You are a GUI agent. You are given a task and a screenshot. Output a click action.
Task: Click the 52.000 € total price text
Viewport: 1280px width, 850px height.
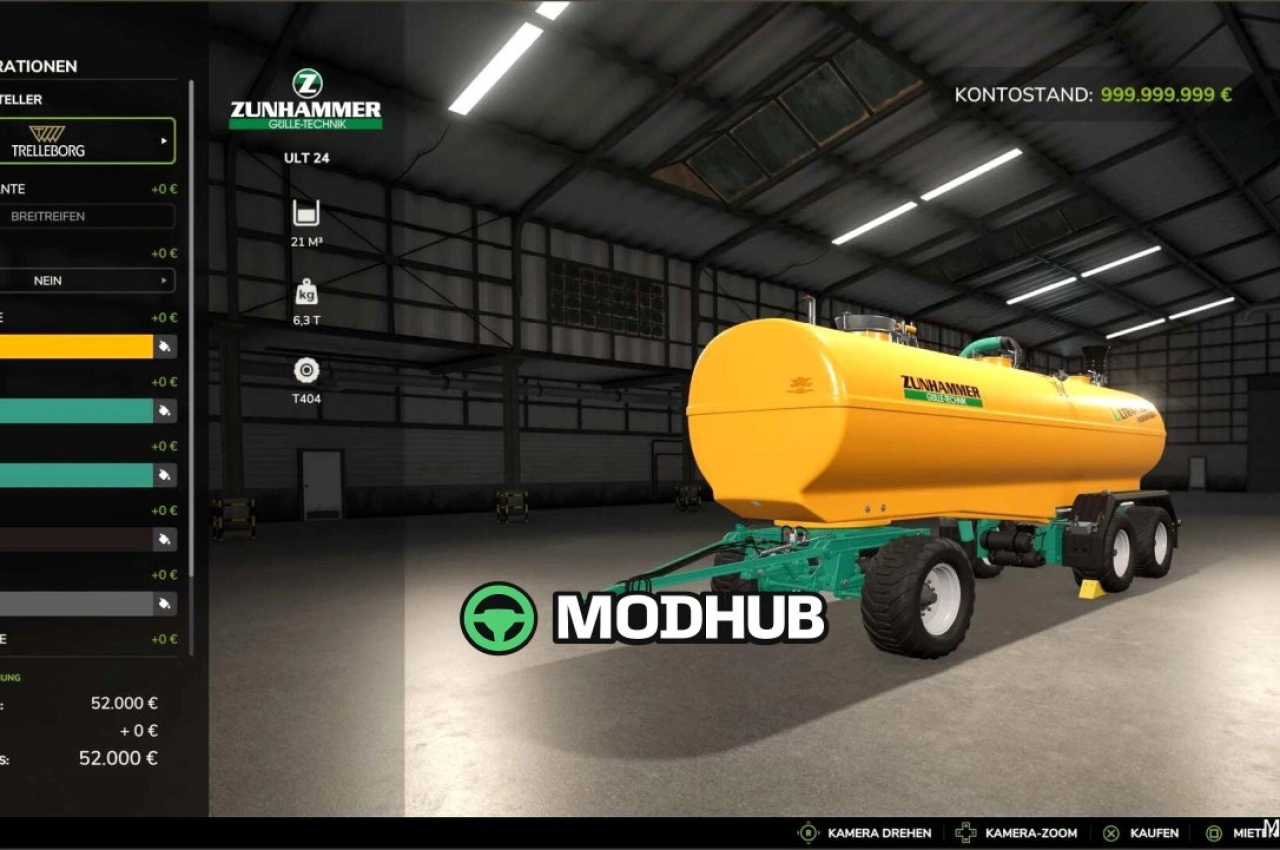coord(119,758)
